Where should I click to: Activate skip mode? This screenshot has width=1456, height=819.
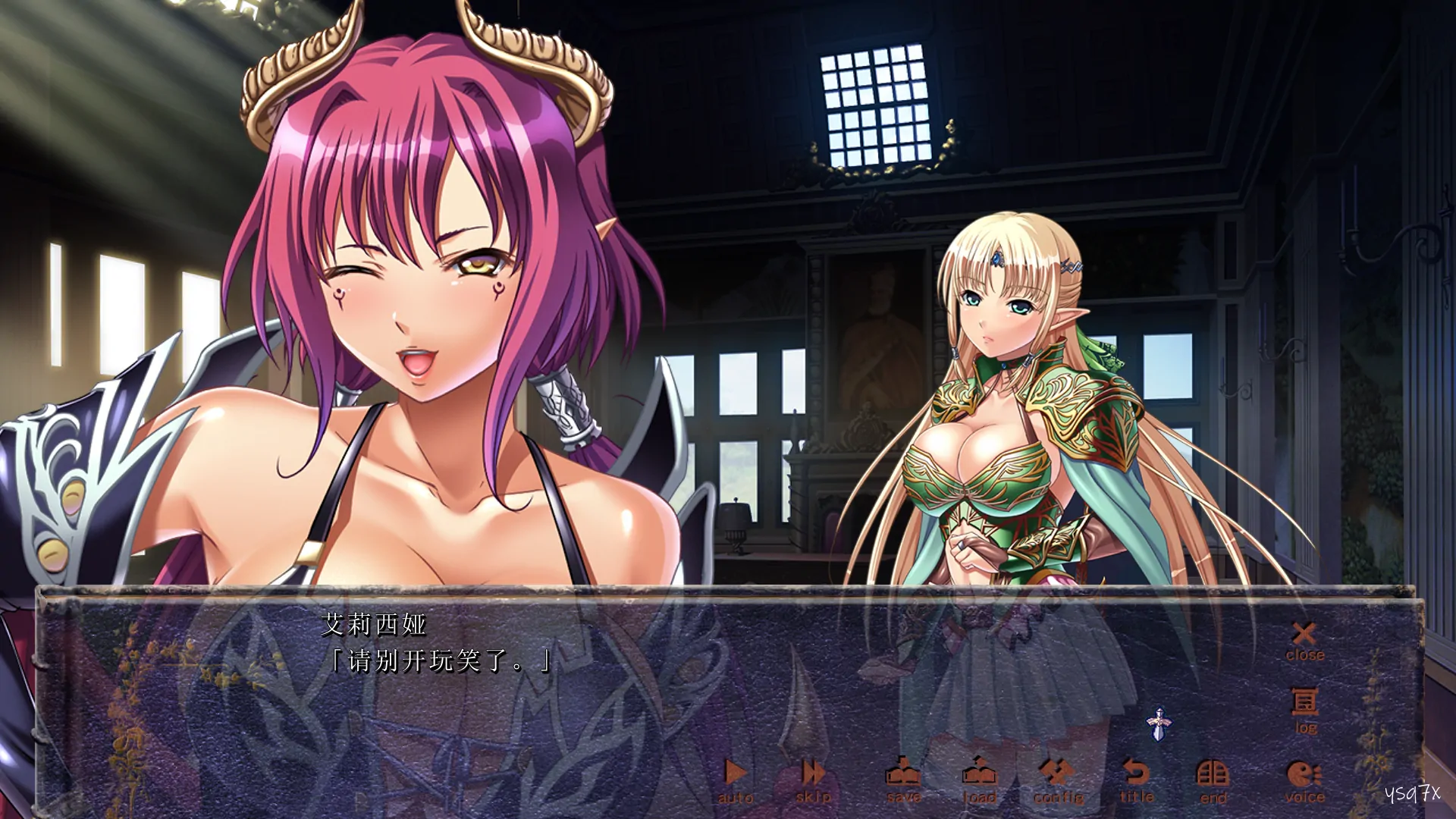tap(813, 780)
